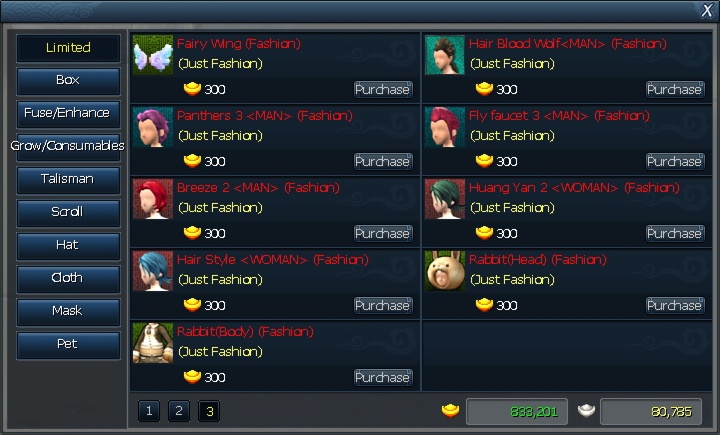Show the Talisman category
The height and width of the screenshot is (435, 720).
(68, 179)
